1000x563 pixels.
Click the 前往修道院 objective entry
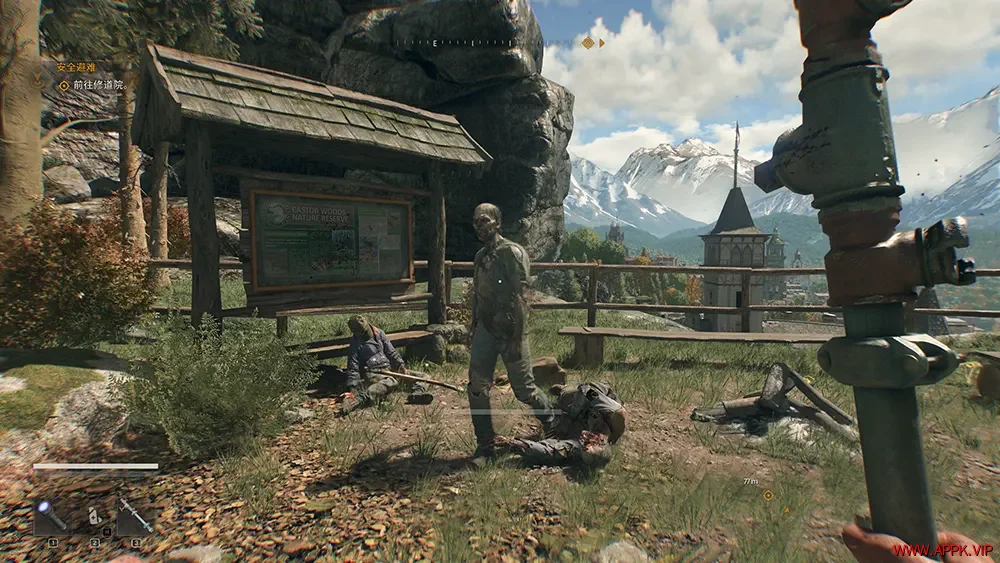pyautogui.click(x=96, y=85)
